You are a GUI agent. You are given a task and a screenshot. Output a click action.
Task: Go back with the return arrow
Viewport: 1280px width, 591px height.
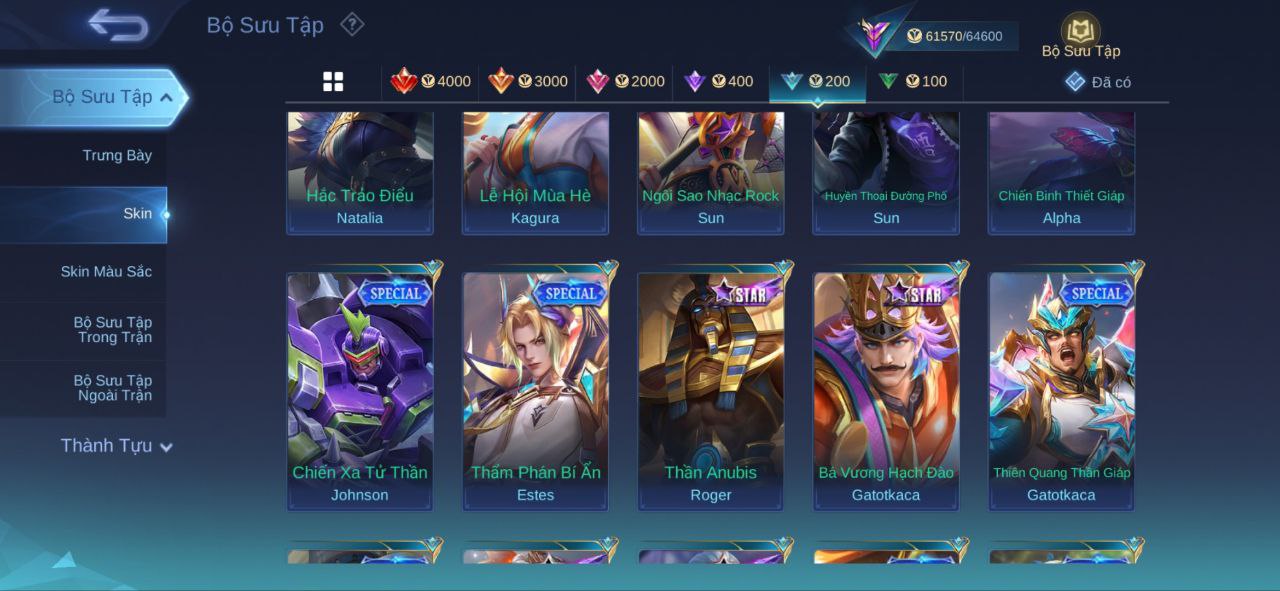click(x=118, y=25)
